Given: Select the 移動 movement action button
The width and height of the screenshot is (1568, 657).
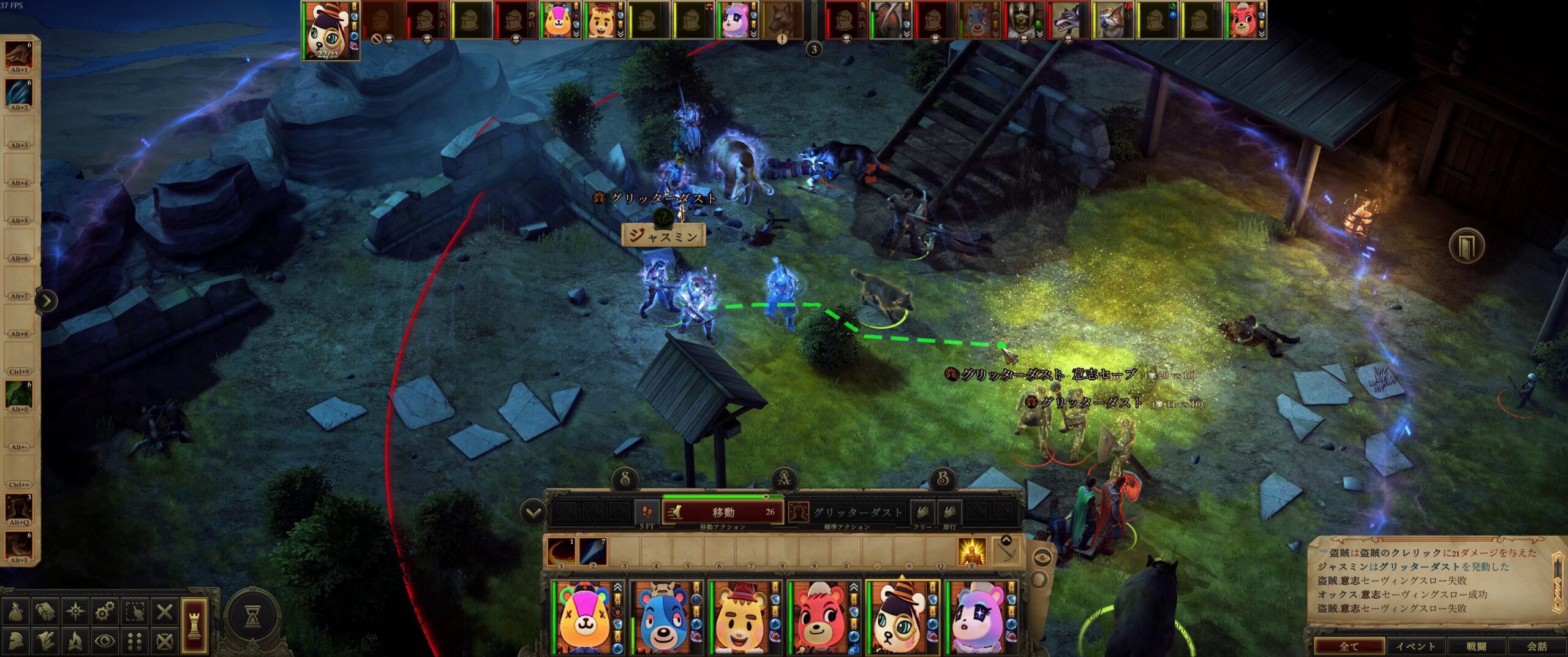Looking at the screenshot, I should pyautogui.click(x=723, y=512).
